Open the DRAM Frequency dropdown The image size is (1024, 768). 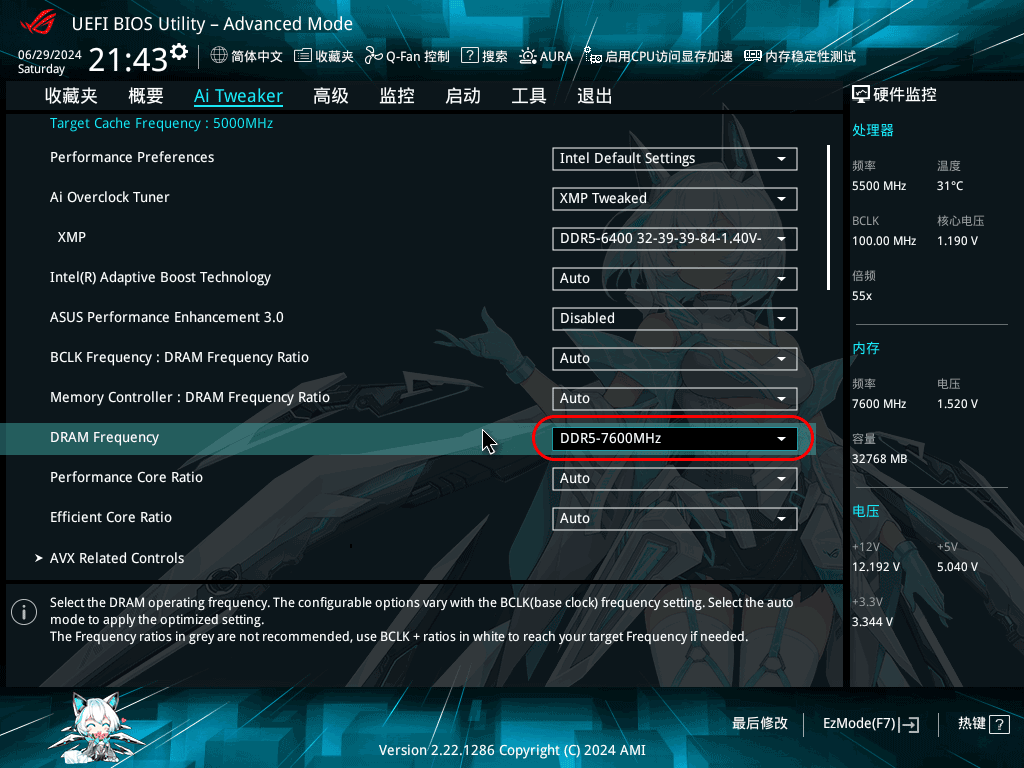click(x=674, y=438)
